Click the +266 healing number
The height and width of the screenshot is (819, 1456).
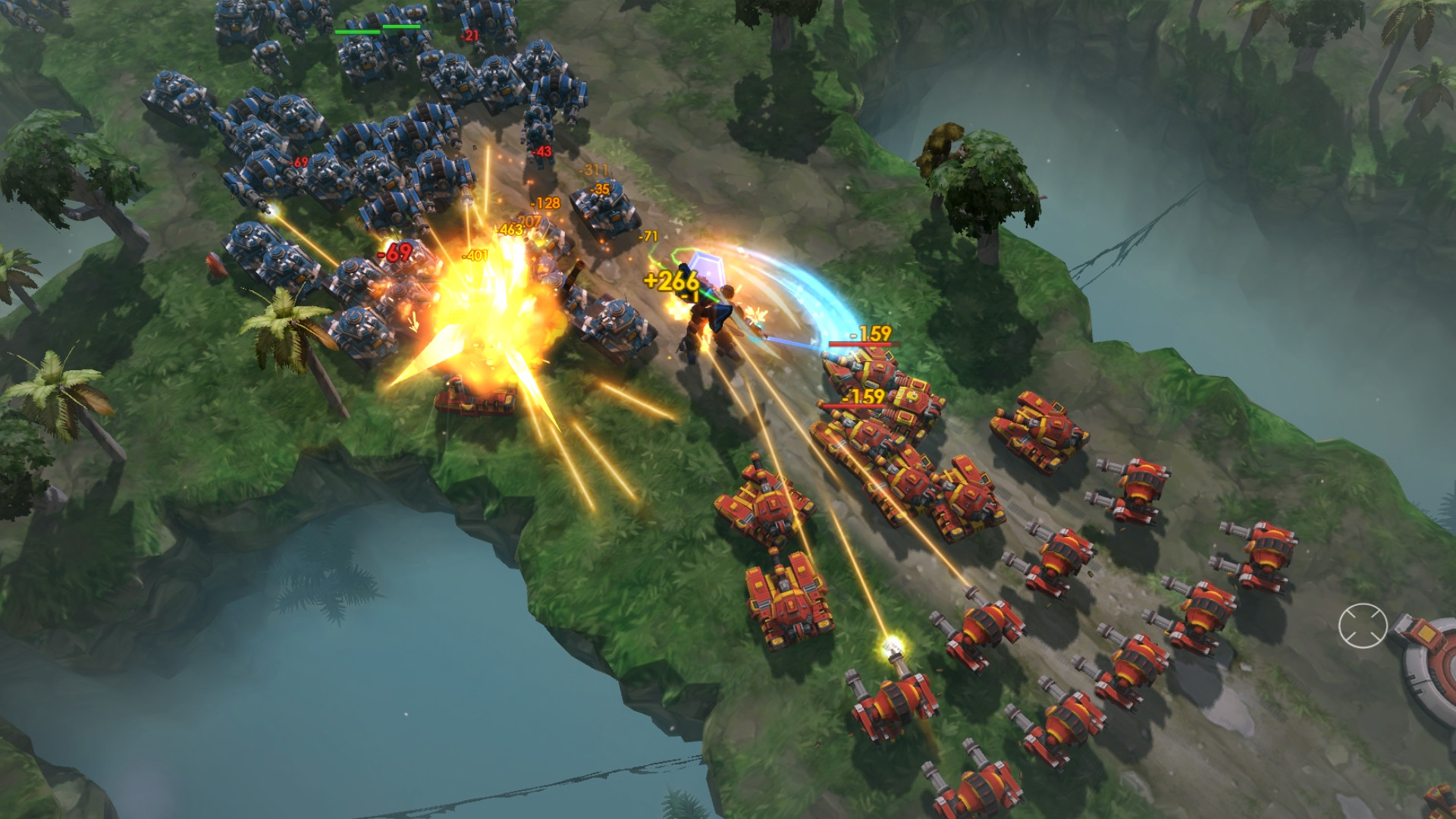click(x=670, y=280)
